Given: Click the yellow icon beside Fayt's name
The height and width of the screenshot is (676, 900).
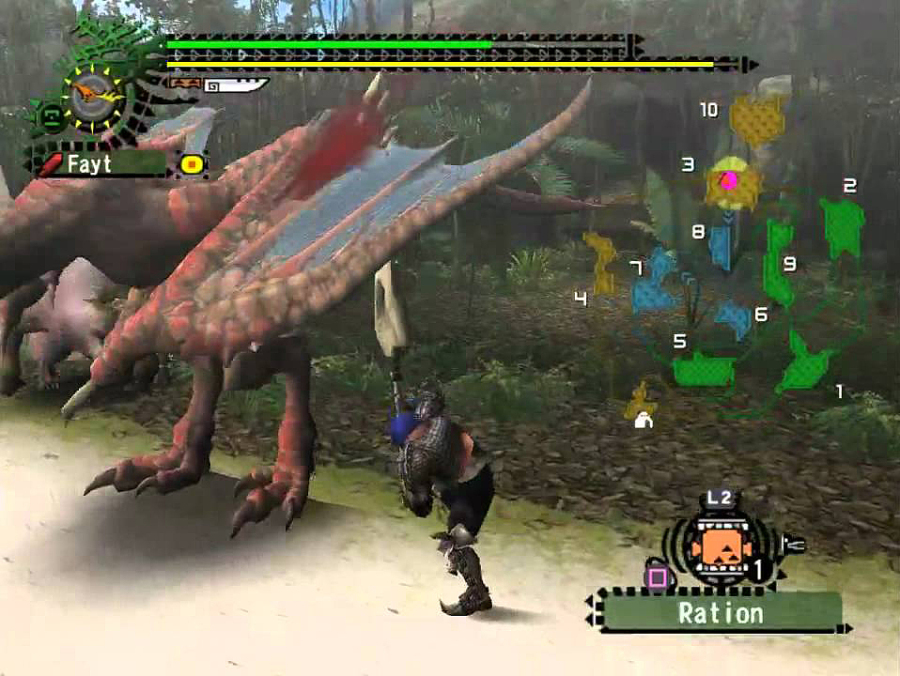Looking at the screenshot, I should [x=192, y=164].
